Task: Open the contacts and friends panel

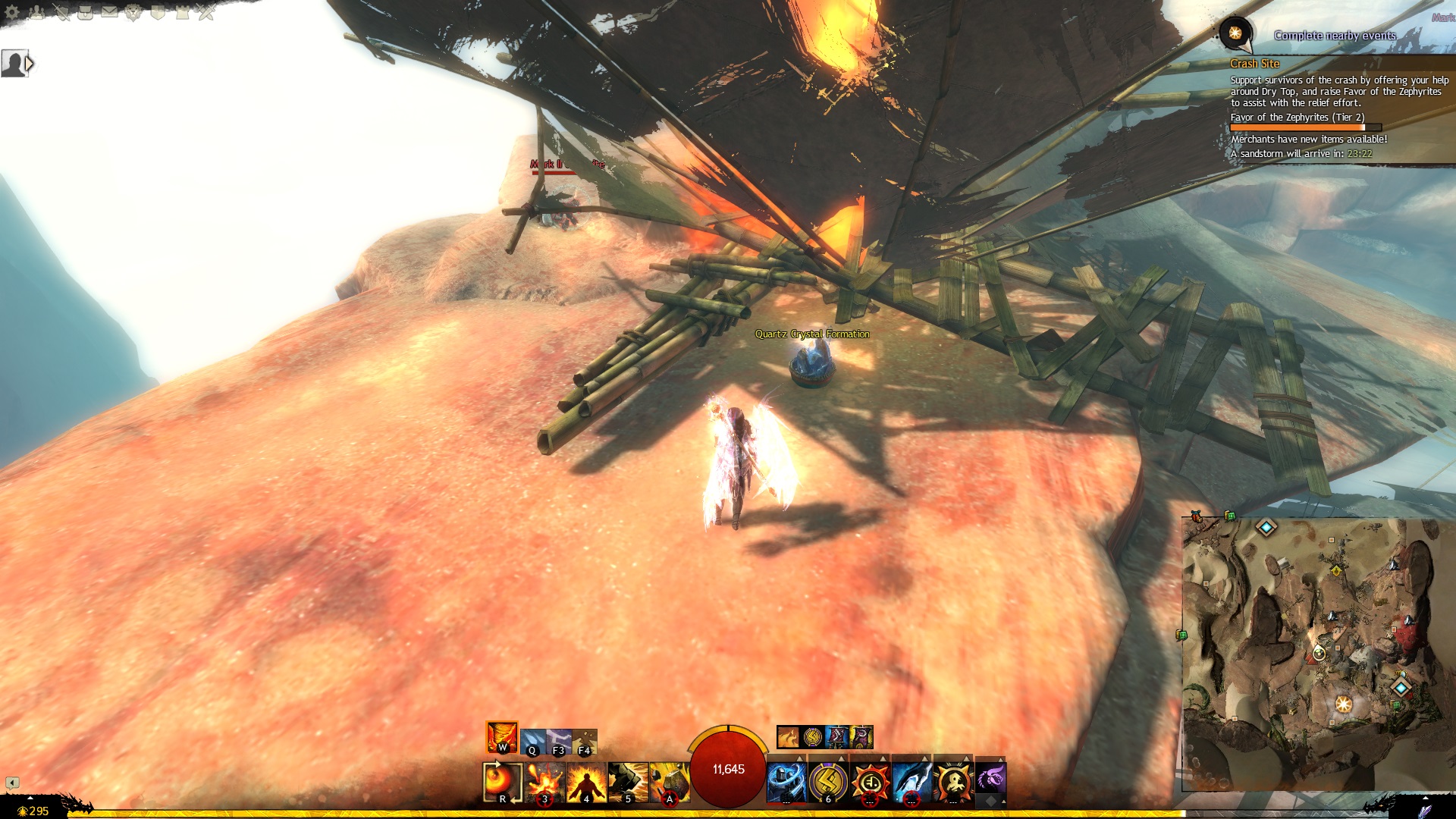Action: [37, 12]
